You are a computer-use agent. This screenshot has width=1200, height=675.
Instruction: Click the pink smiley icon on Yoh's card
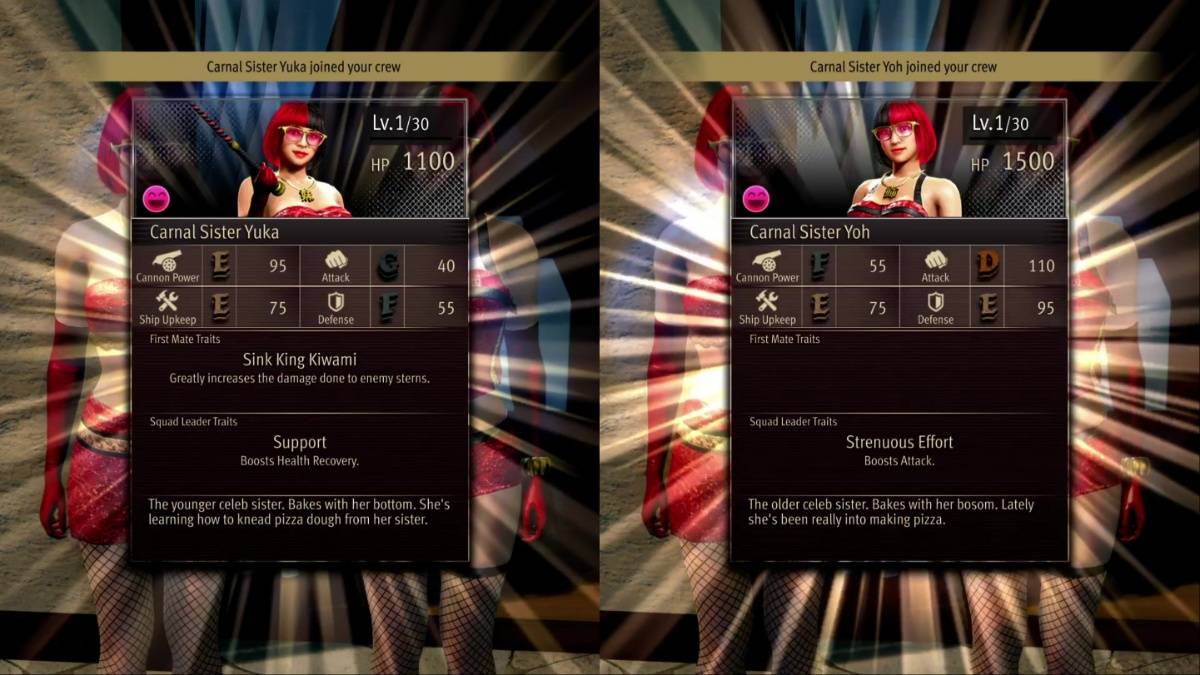(755, 198)
